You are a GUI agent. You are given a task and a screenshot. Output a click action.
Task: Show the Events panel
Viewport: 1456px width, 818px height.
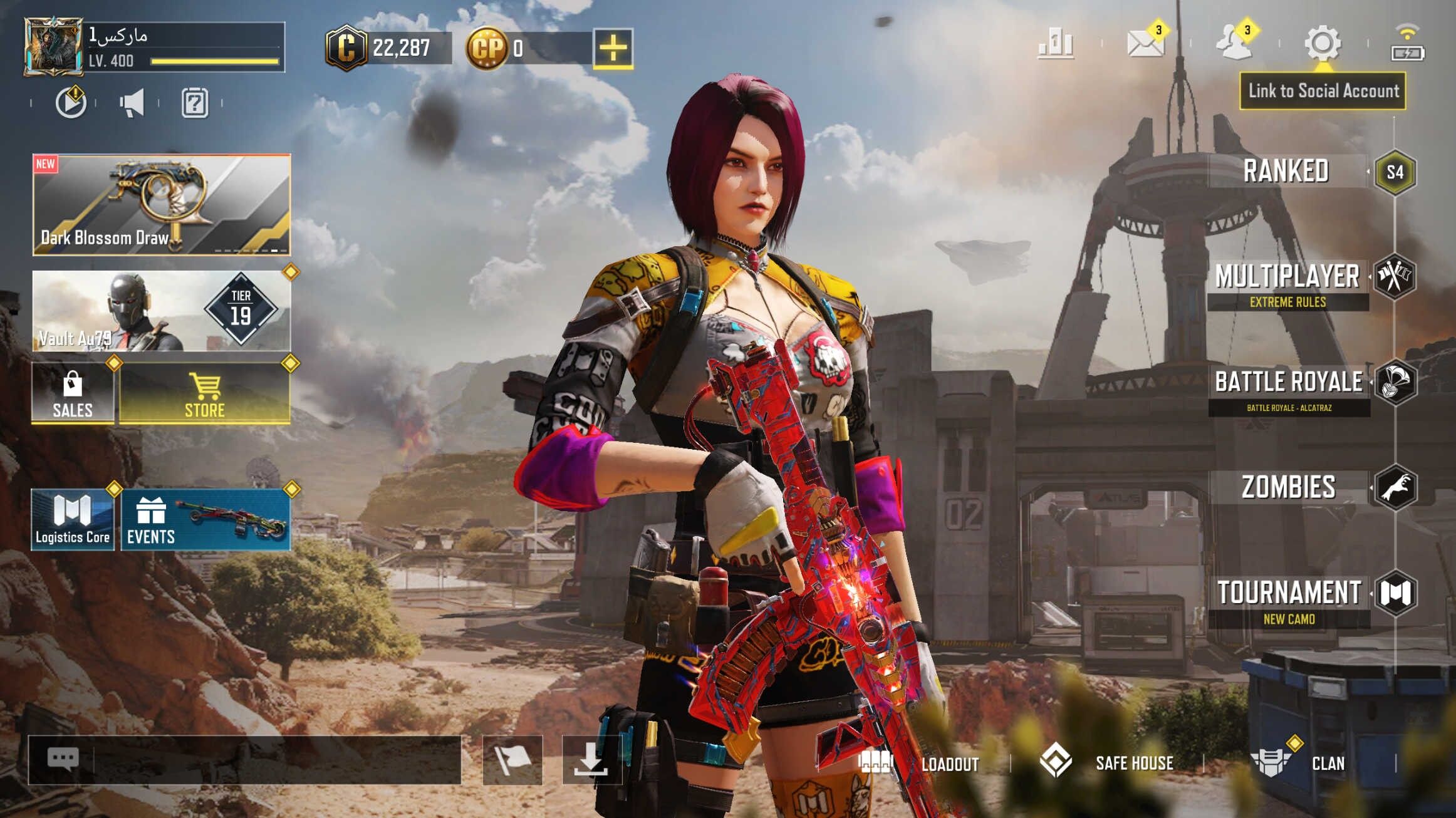pyautogui.click(x=205, y=520)
